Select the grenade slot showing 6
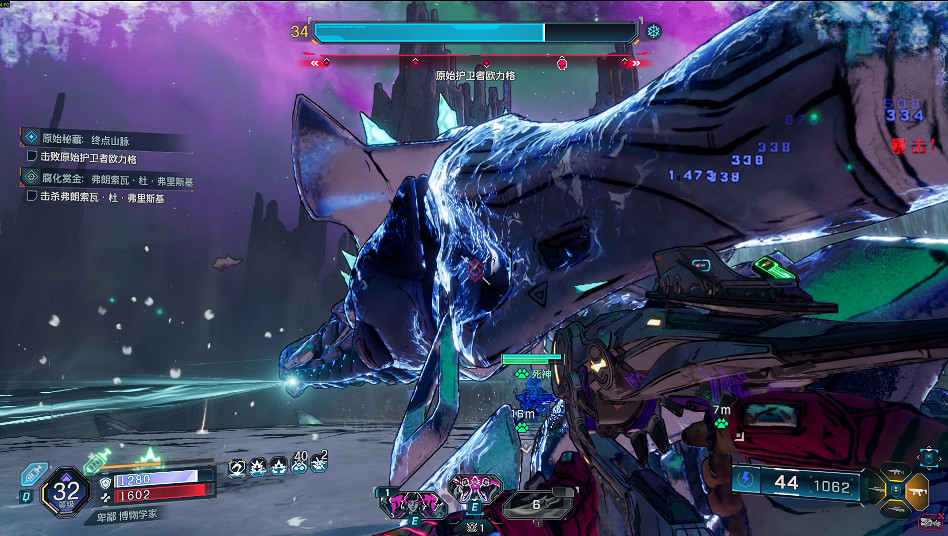The height and width of the screenshot is (536, 948). pos(536,504)
